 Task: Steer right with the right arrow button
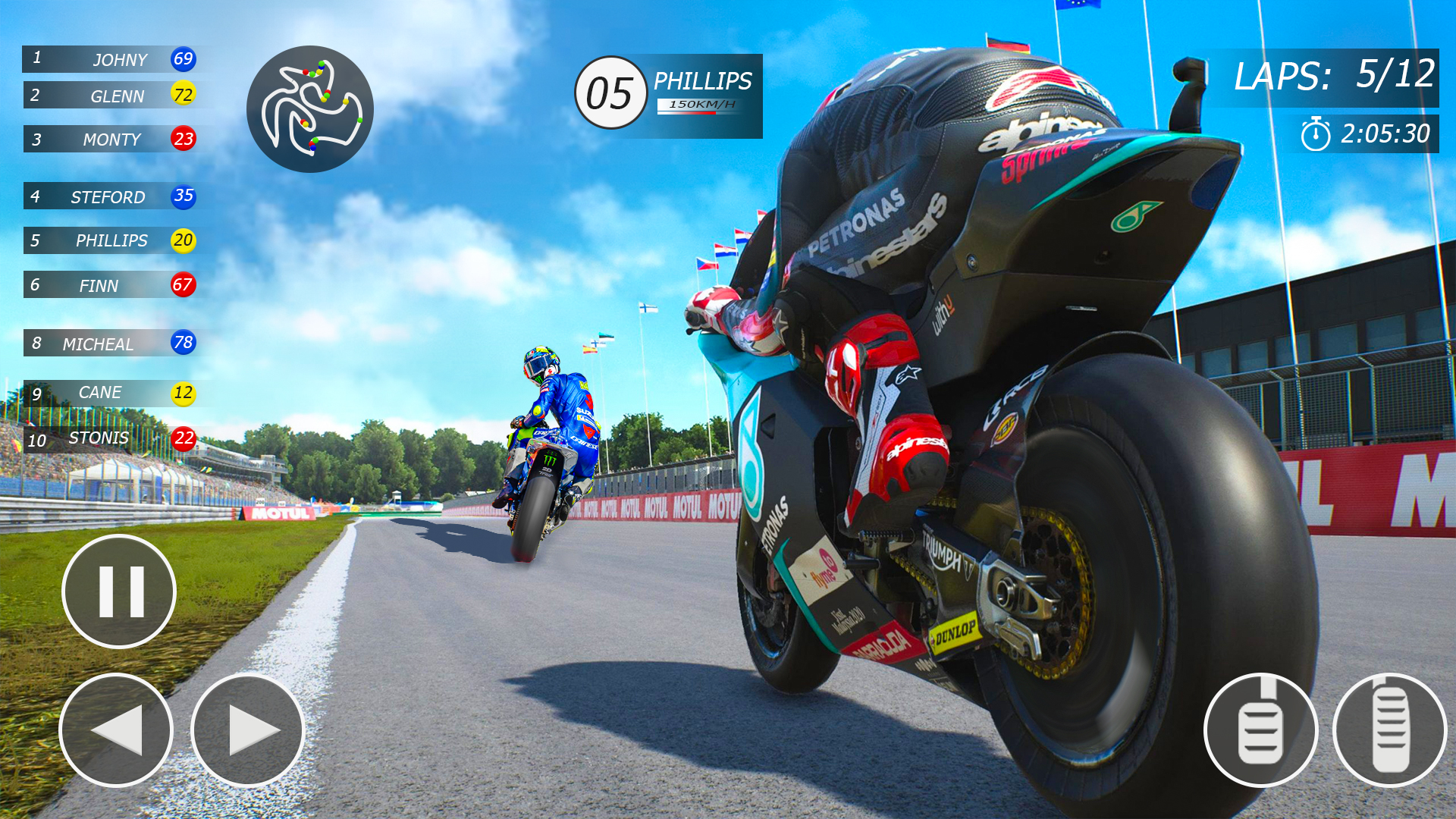247,730
